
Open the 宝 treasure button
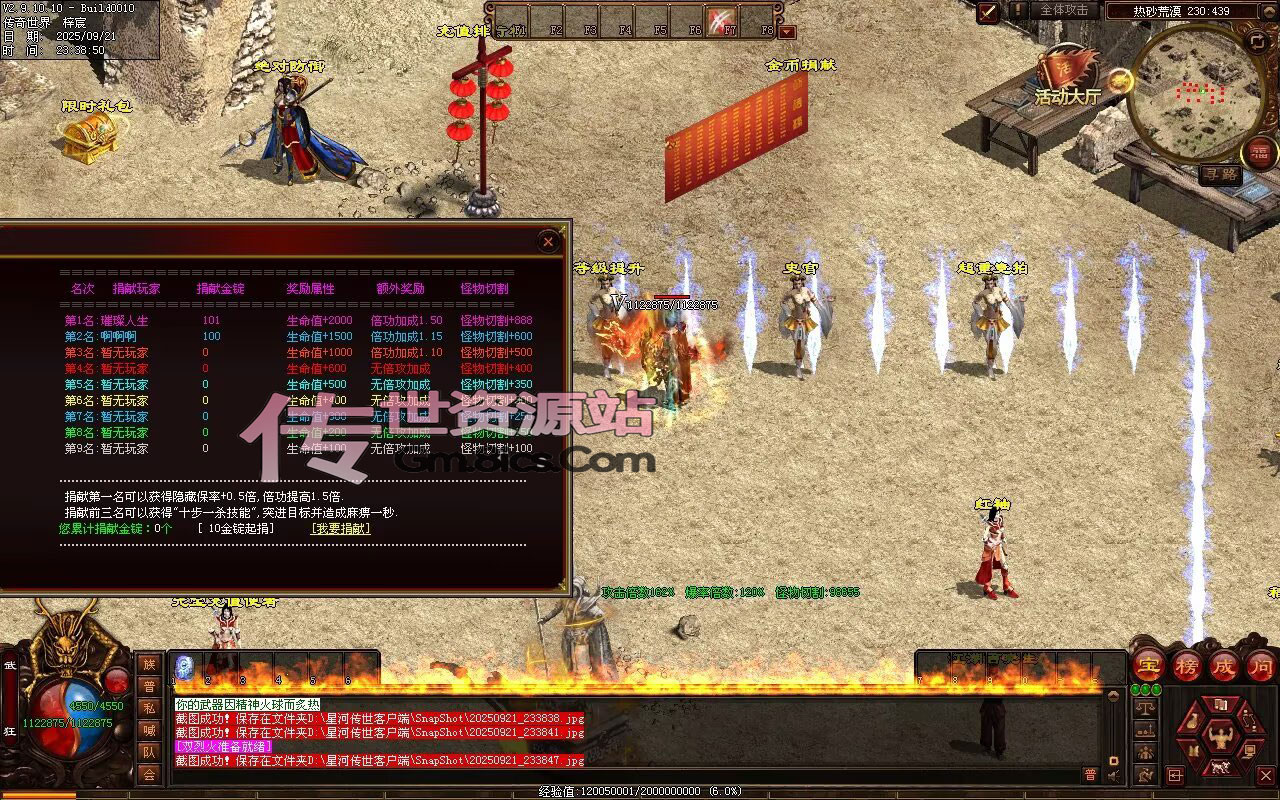point(1148,665)
